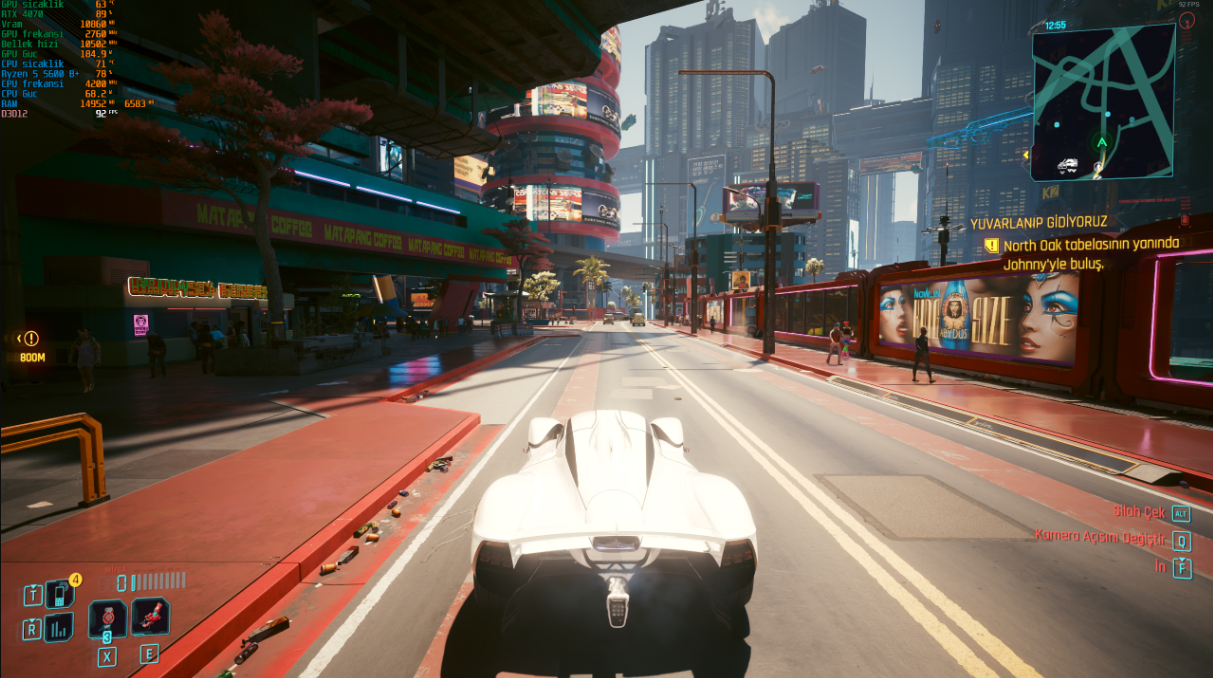1213x678 pixels.
Task: Select the red inhaler consumable slot
Action: pos(149,617)
